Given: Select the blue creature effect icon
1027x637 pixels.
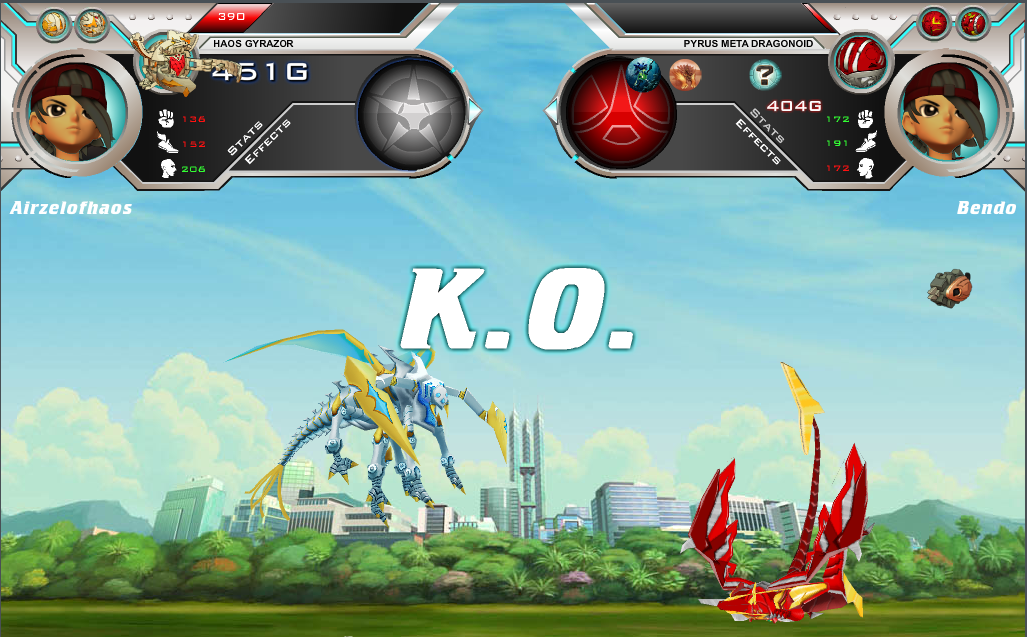Looking at the screenshot, I should tap(642, 73).
